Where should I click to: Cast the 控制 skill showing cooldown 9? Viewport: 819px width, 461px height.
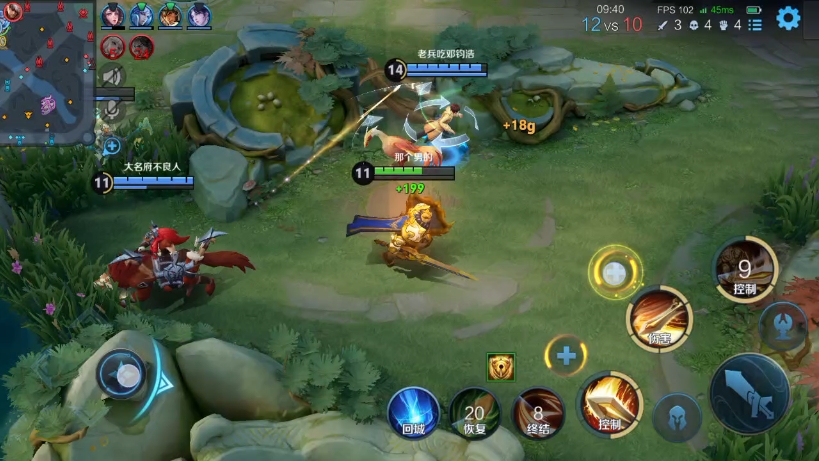[x=744, y=268]
